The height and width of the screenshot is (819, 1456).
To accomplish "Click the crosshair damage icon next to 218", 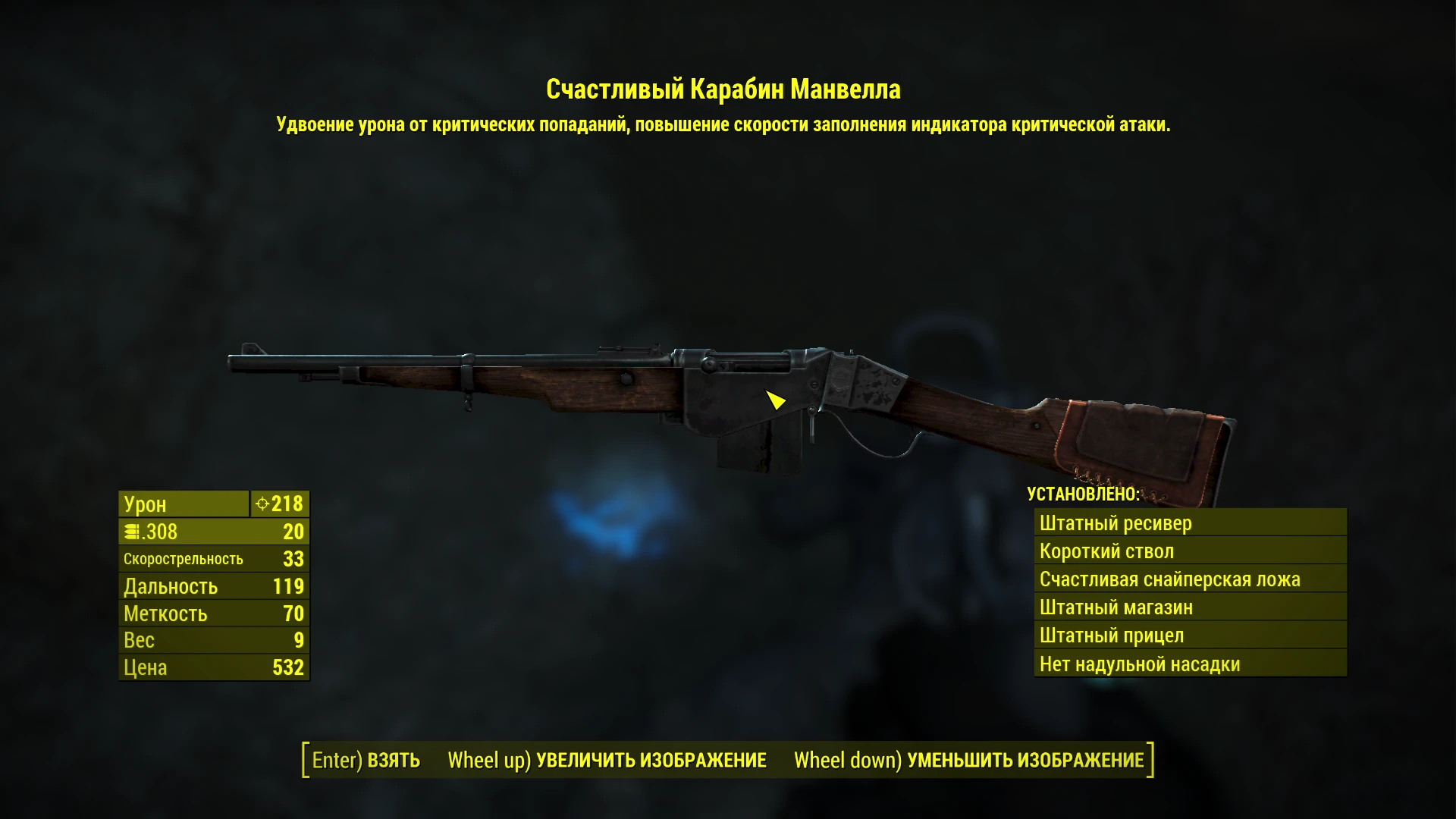I will 265,504.
